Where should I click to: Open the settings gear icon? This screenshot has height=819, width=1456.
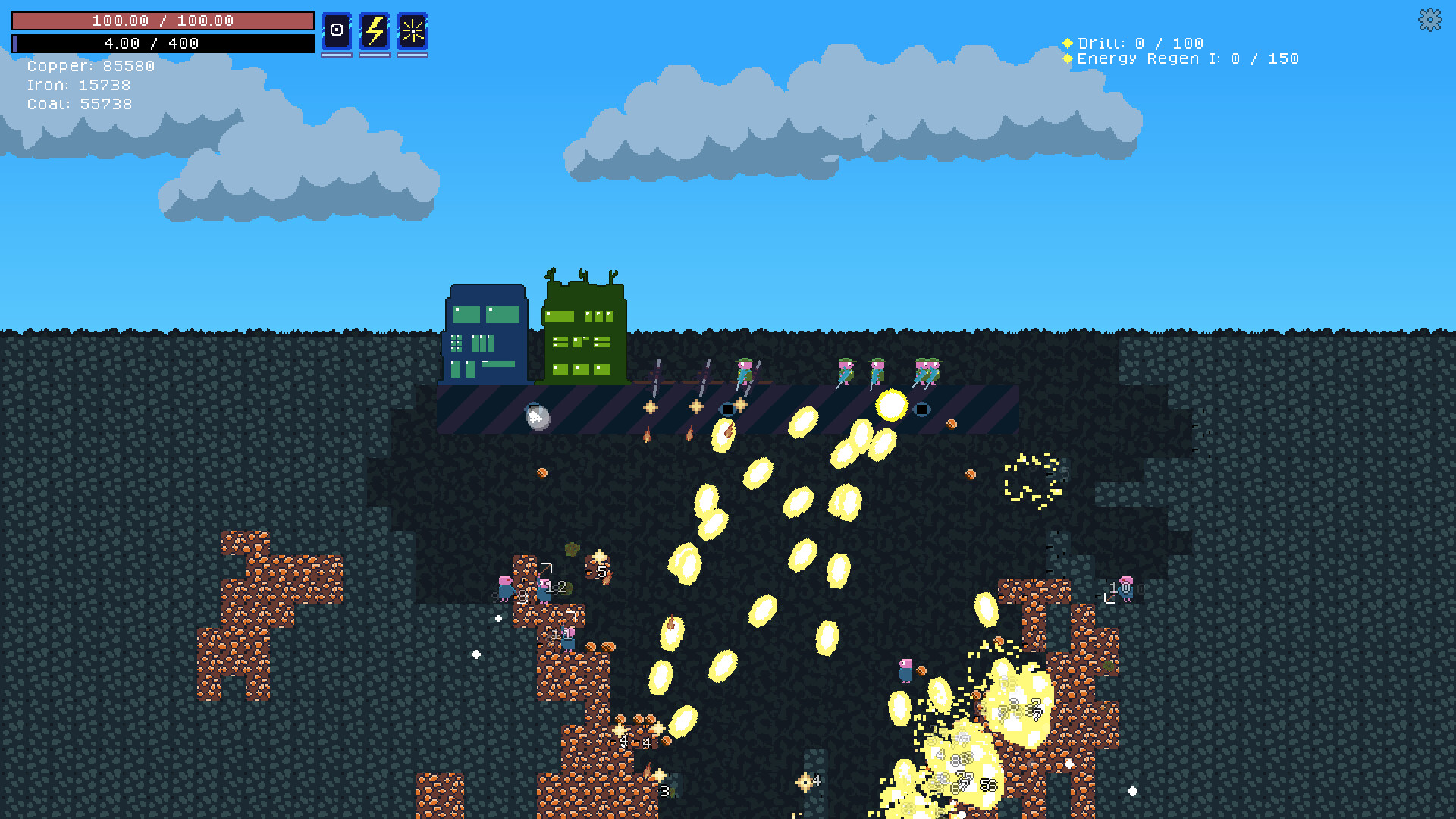[x=1430, y=20]
